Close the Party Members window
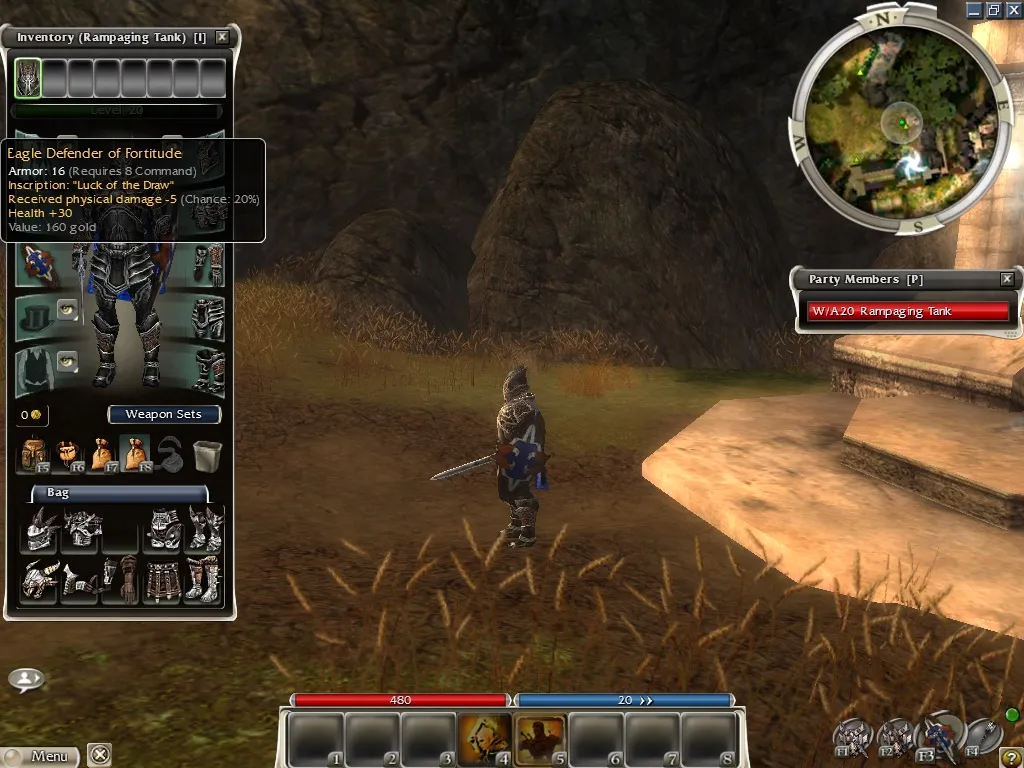The image size is (1024, 768). pyautogui.click(x=1007, y=279)
